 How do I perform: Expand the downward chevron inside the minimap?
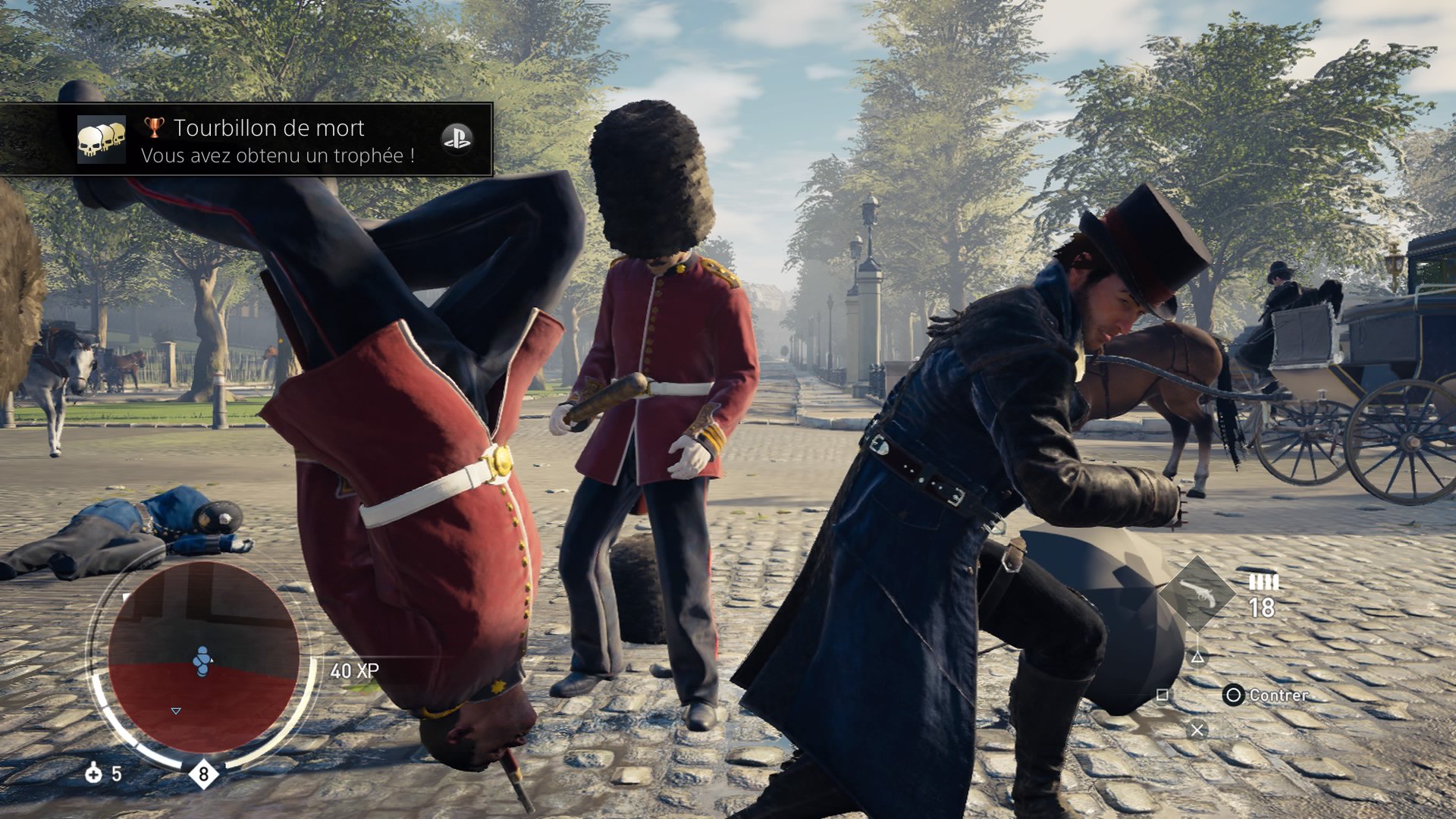click(x=175, y=711)
